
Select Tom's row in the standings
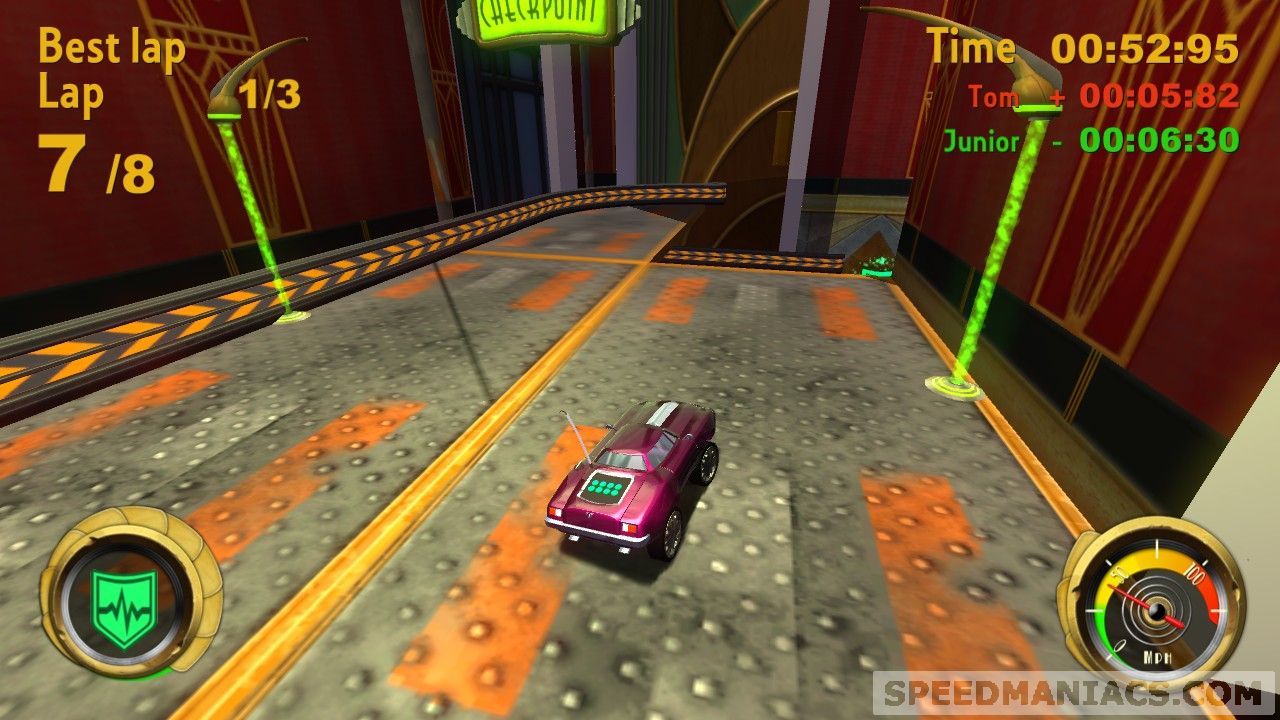coord(1103,96)
